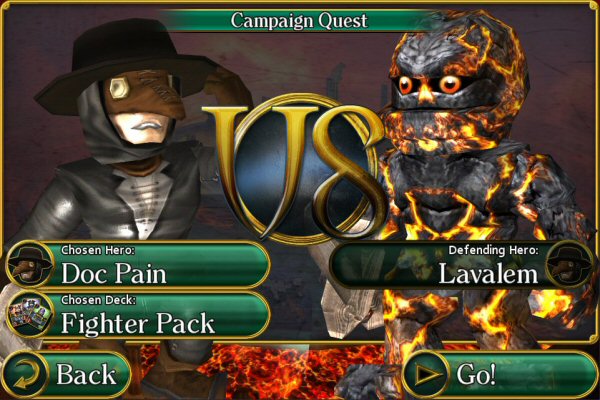View the defending hero Lavalem
Image resolution: width=600 pixels, height=400 pixels.
coord(462,265)
